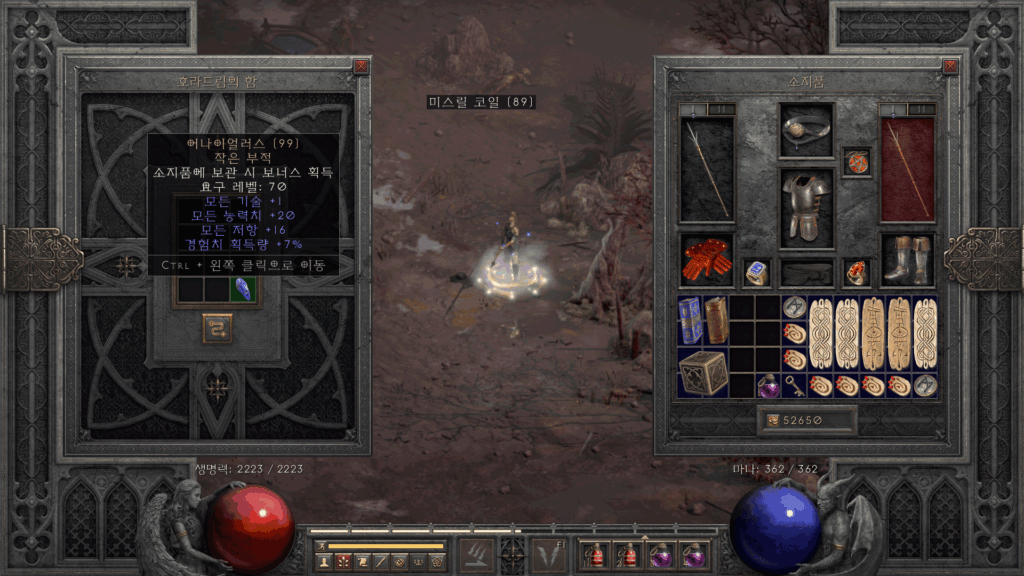Select the key in inventory

[794, 385]
